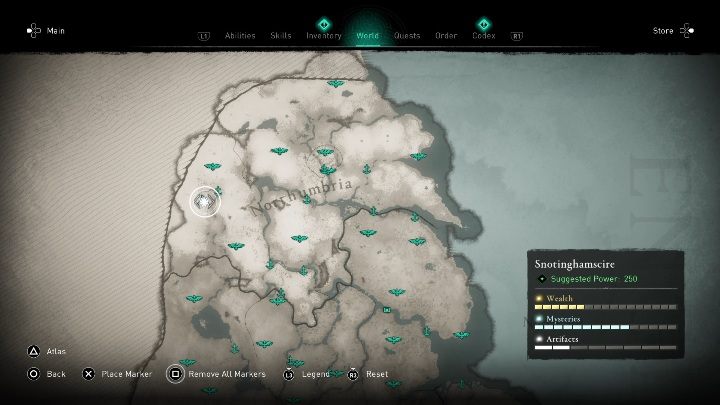Reset the map view
Image resolution: width=720 pixels, height=405 pixels.
pos(377,374)
